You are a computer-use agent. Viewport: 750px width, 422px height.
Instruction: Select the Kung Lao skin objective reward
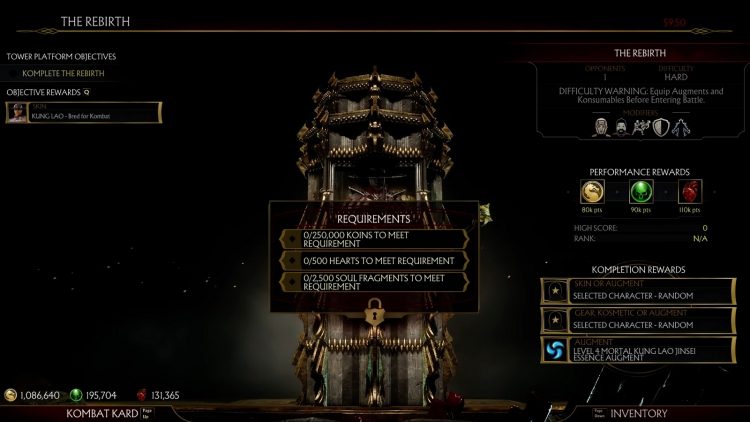coord(83,112)
